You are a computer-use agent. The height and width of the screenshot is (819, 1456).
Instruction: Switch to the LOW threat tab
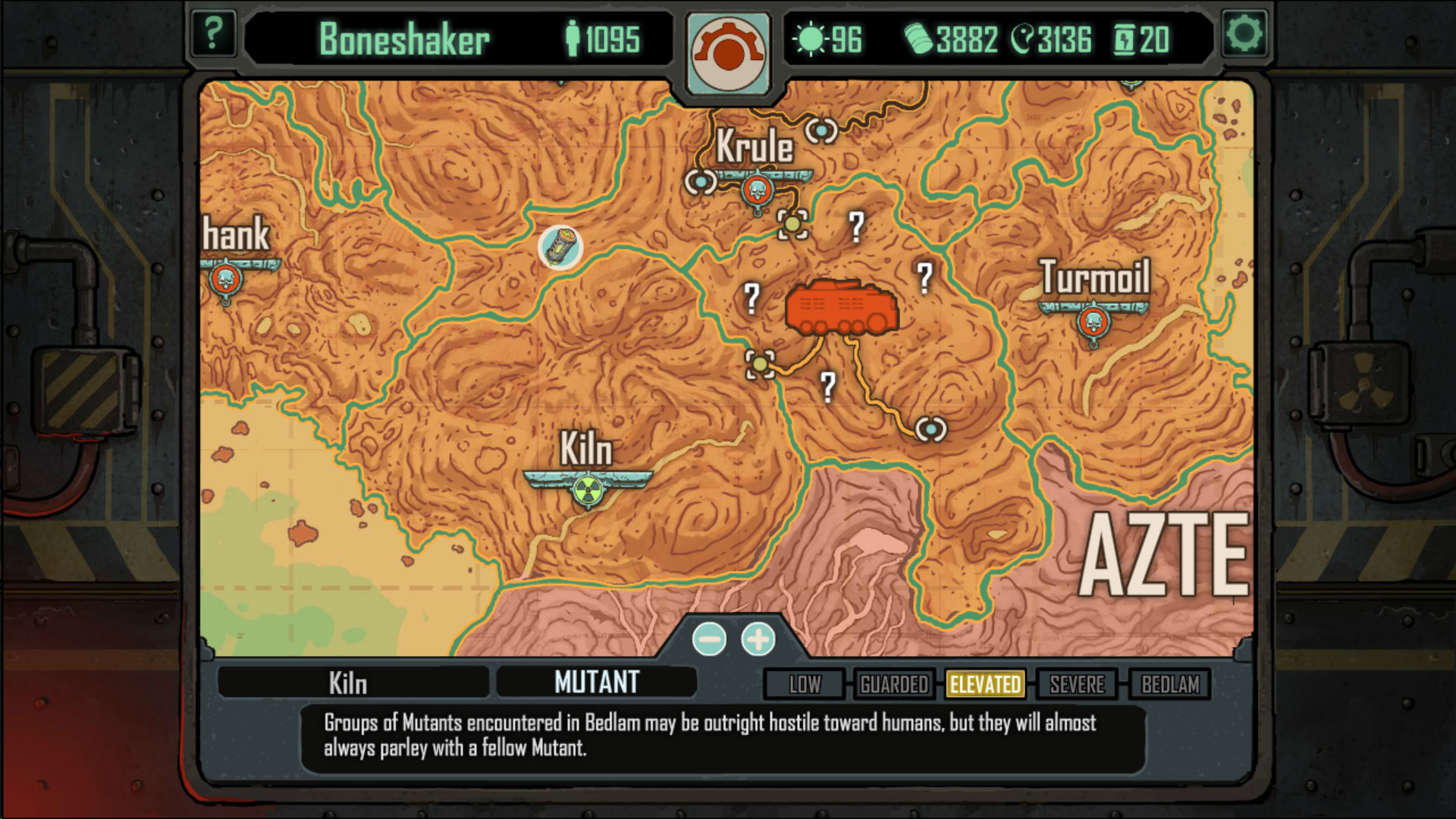(803, 685)
